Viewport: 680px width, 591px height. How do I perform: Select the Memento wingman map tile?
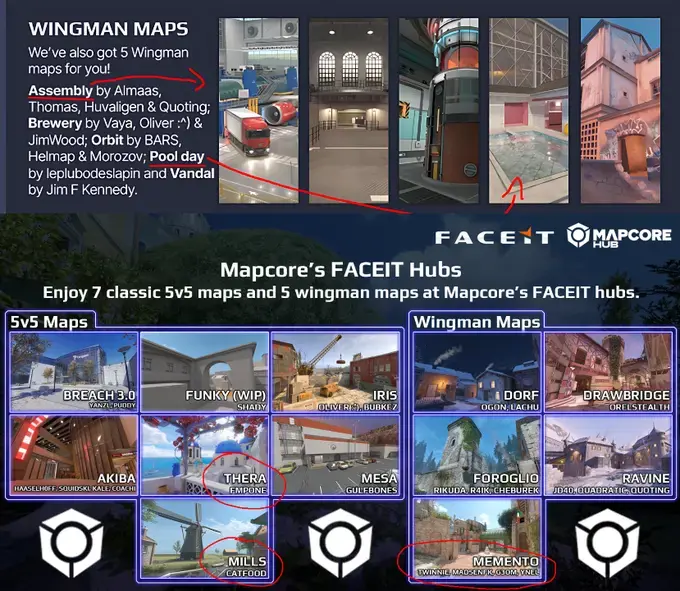[477, 537]
